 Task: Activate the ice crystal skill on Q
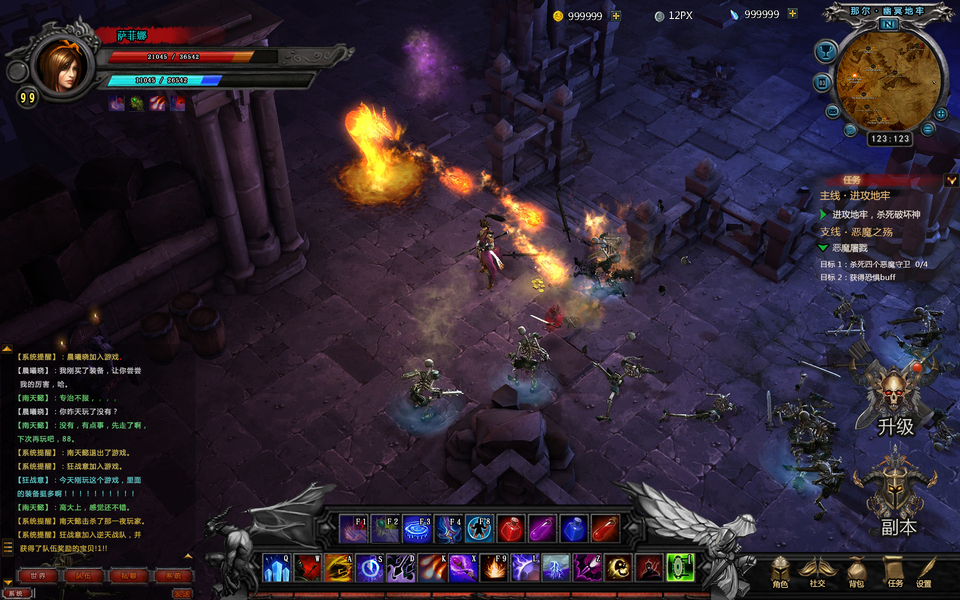point(275,568)
